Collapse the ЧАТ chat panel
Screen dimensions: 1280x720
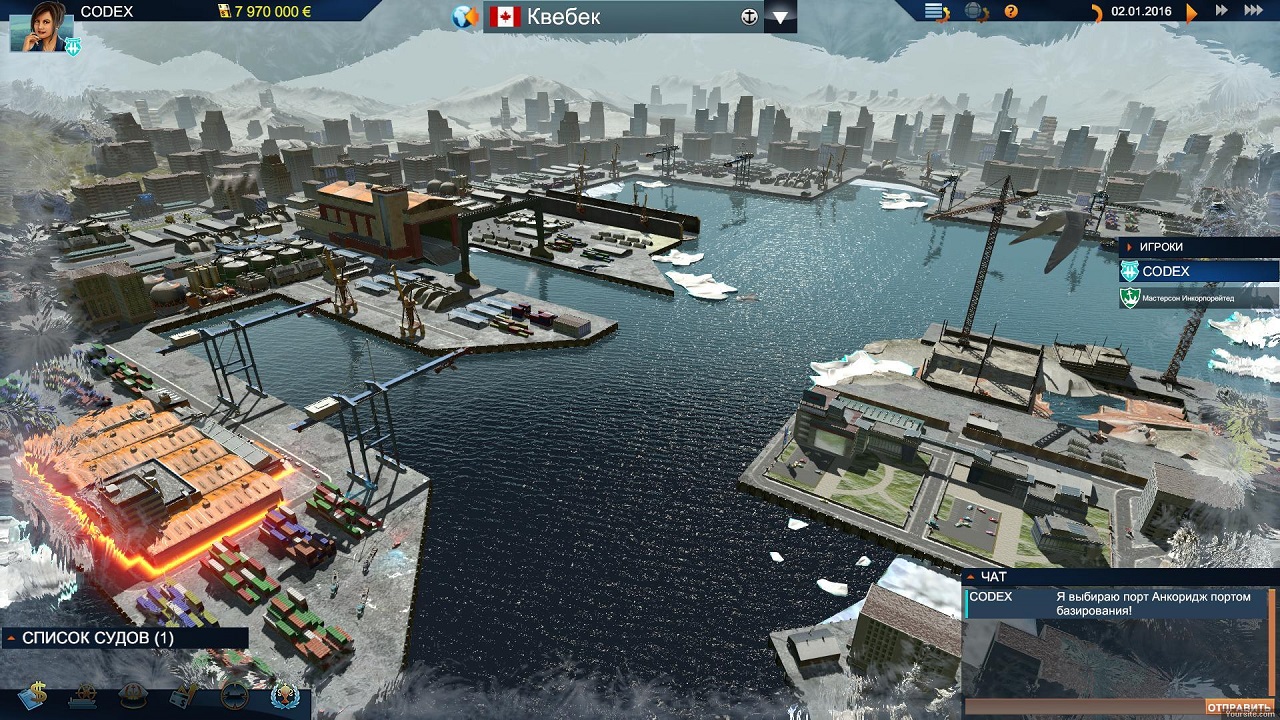(971, 577)
